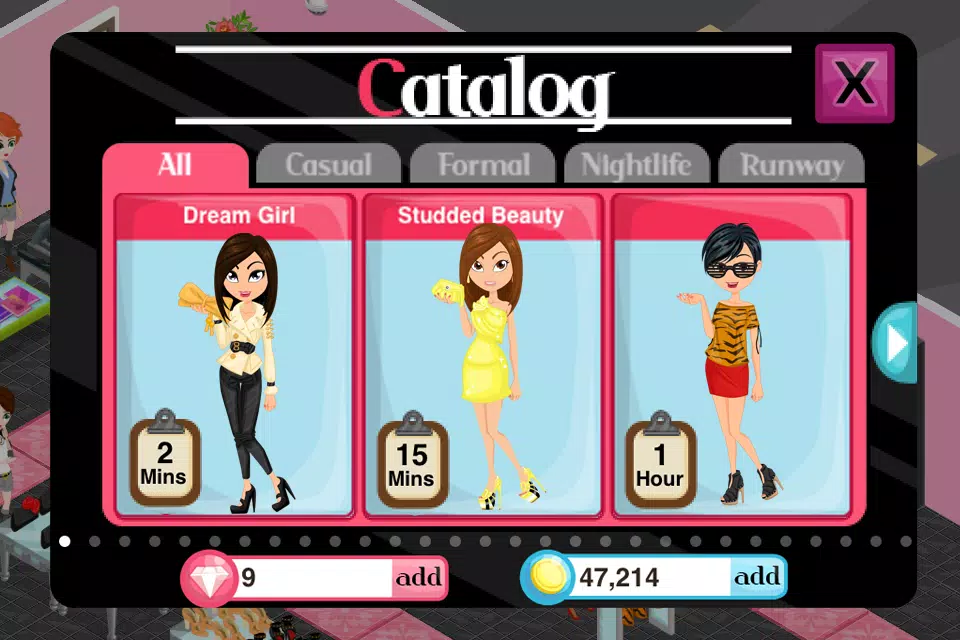
Task: Switch to the All tab
Action: [175, 165]
